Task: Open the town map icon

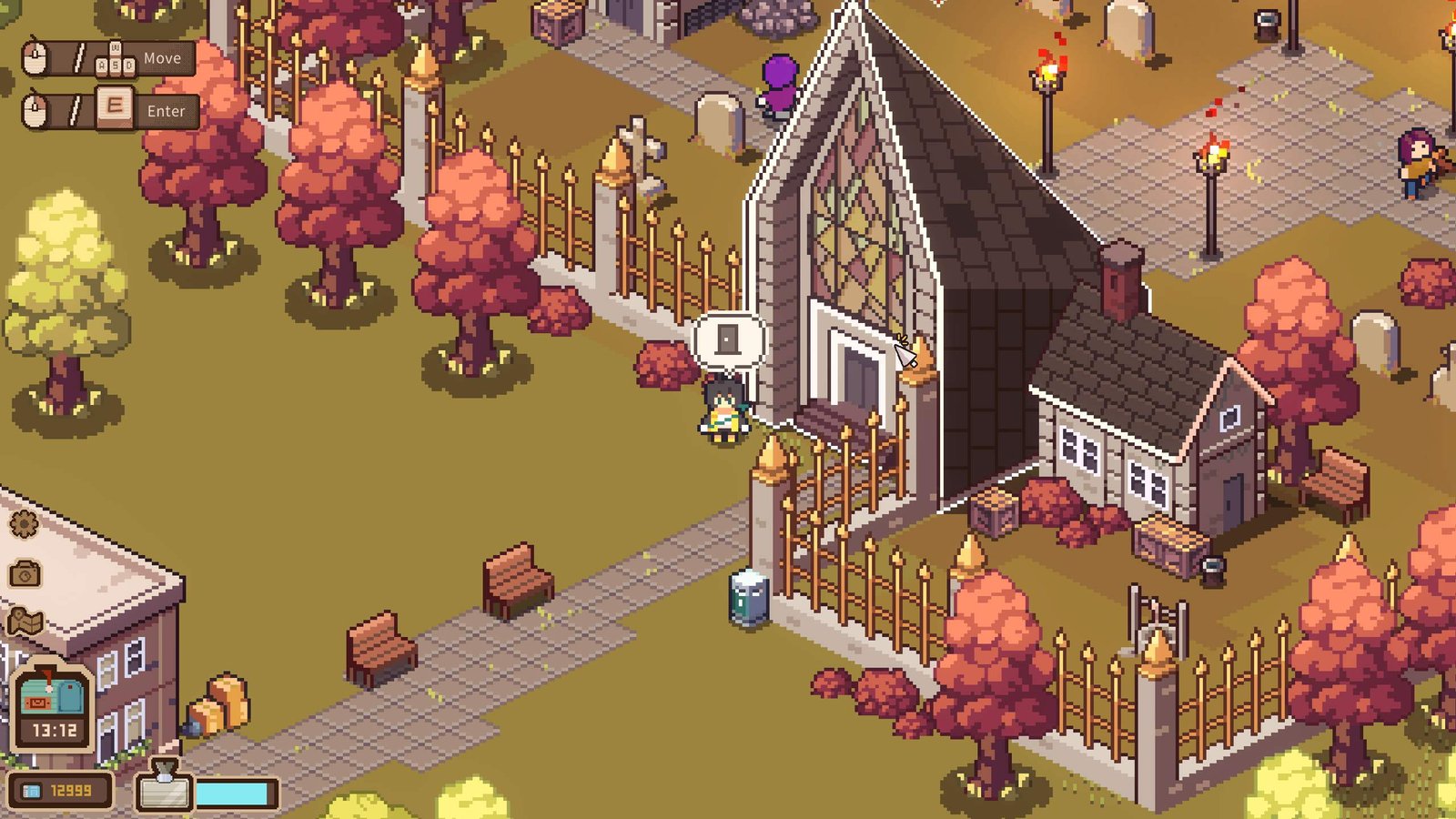Action: [25, 622]
